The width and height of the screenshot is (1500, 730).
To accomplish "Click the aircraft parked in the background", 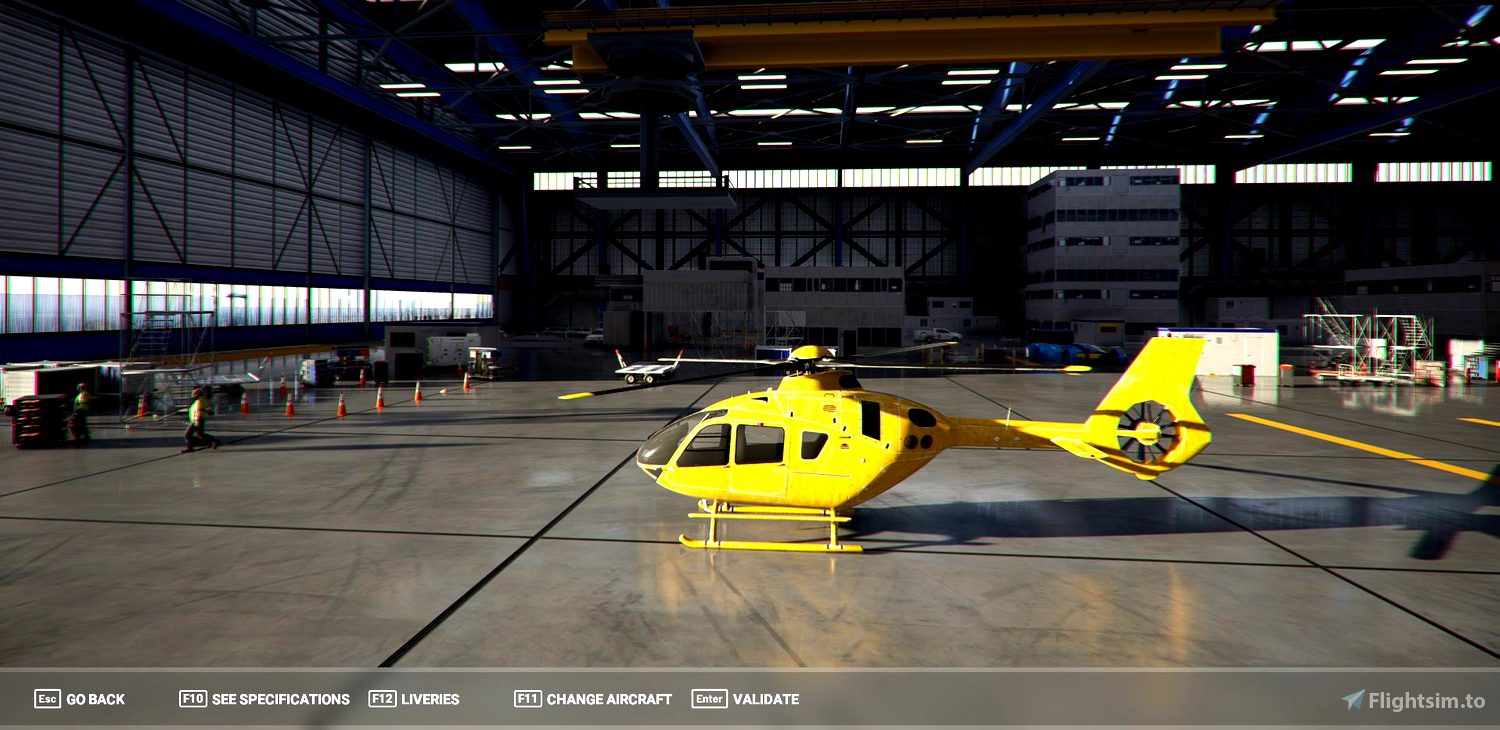I will click(x=640, y=370).
